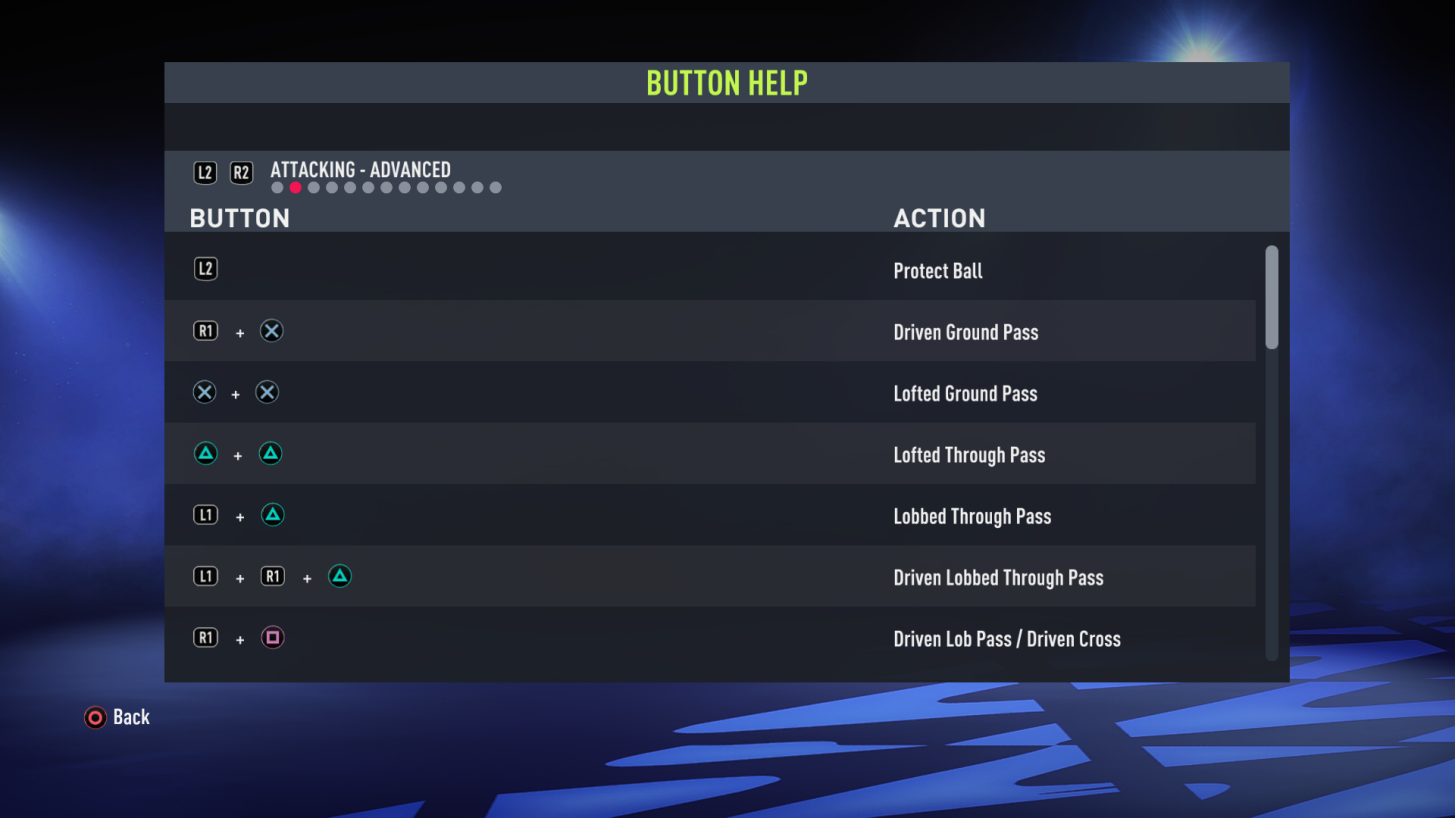Click the ACTION column header
This screenshot has height=818, width=1455.
[939, 218]
